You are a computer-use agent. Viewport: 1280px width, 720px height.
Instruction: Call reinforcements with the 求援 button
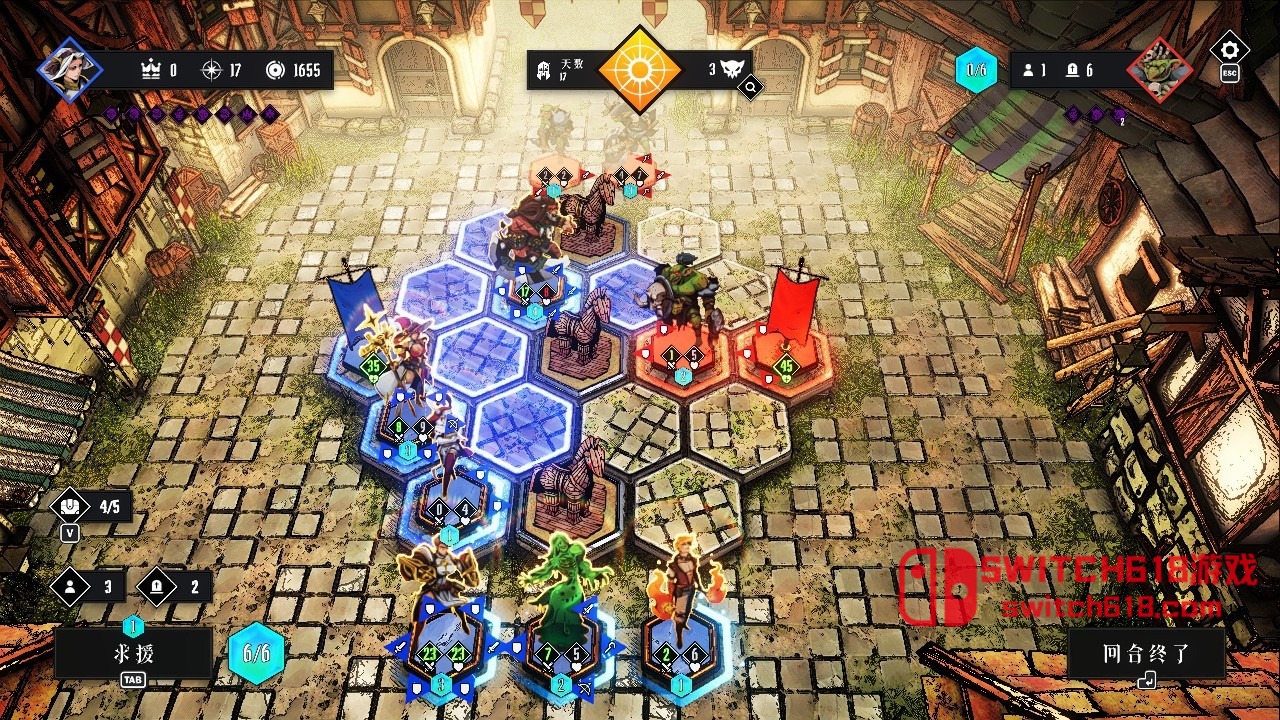(134, 654)
